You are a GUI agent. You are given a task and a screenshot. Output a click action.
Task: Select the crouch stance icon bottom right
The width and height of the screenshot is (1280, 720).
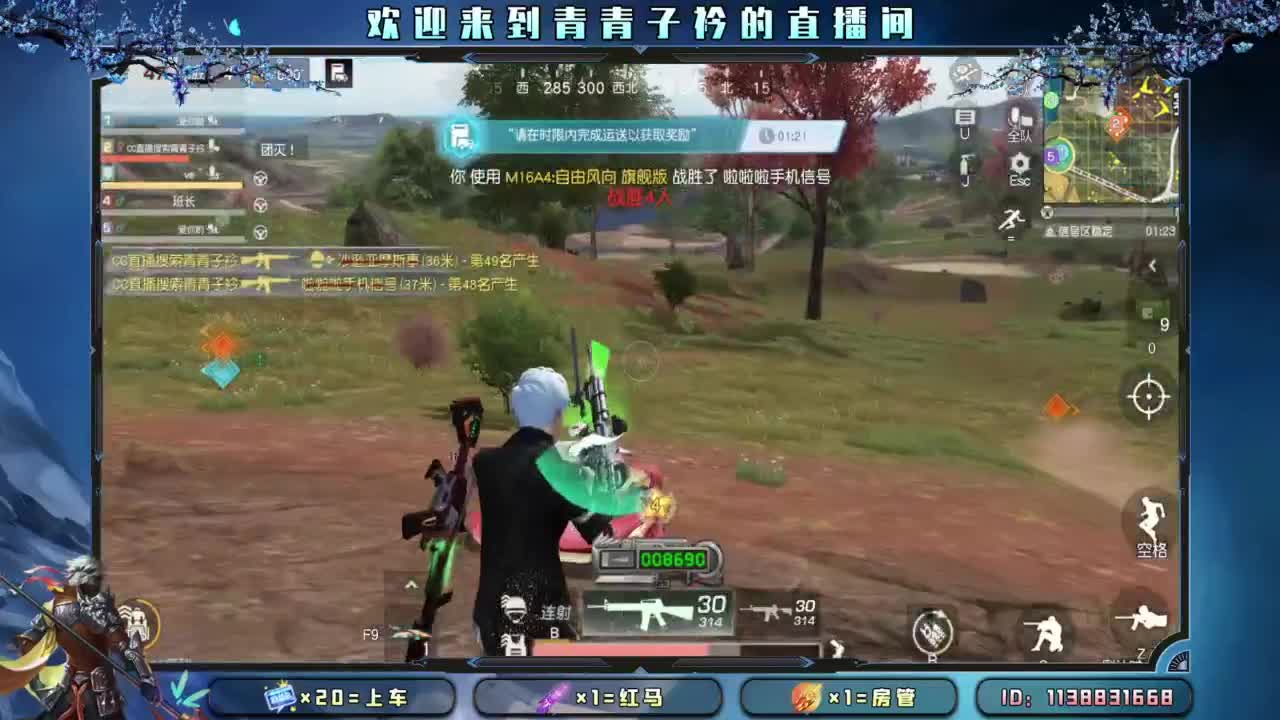[x=1048, y=630]
